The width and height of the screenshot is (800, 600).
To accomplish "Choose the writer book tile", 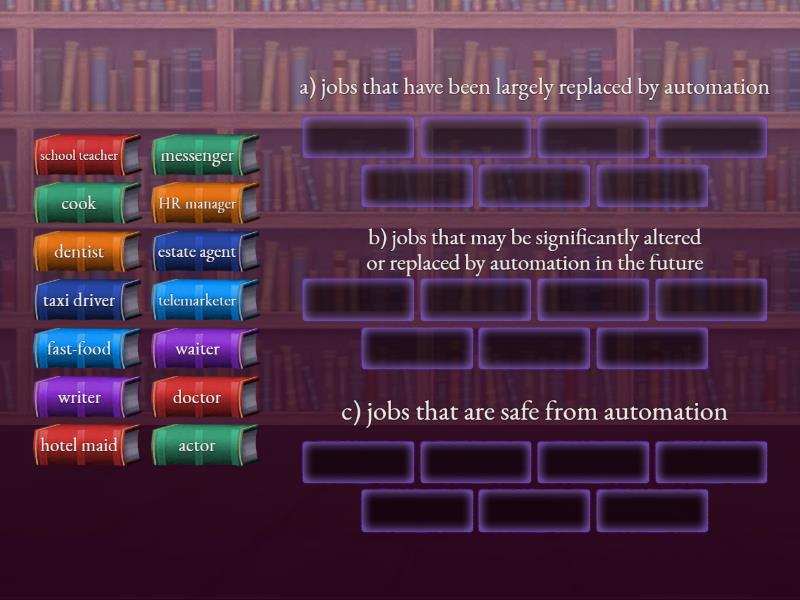I will pos(80,397).
